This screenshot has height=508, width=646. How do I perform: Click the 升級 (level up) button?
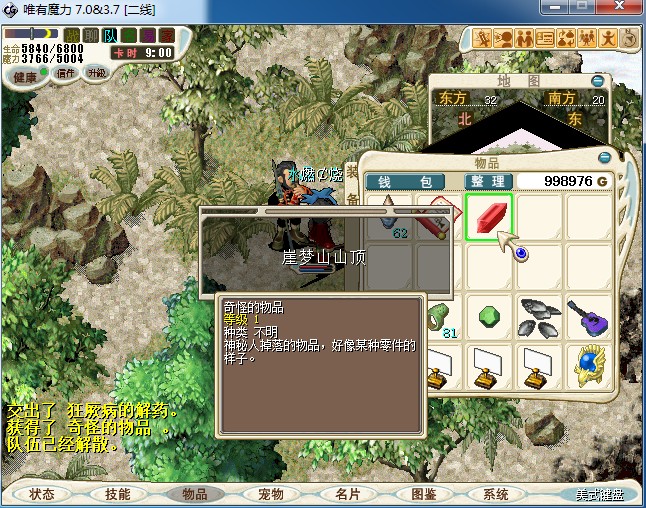98,74
